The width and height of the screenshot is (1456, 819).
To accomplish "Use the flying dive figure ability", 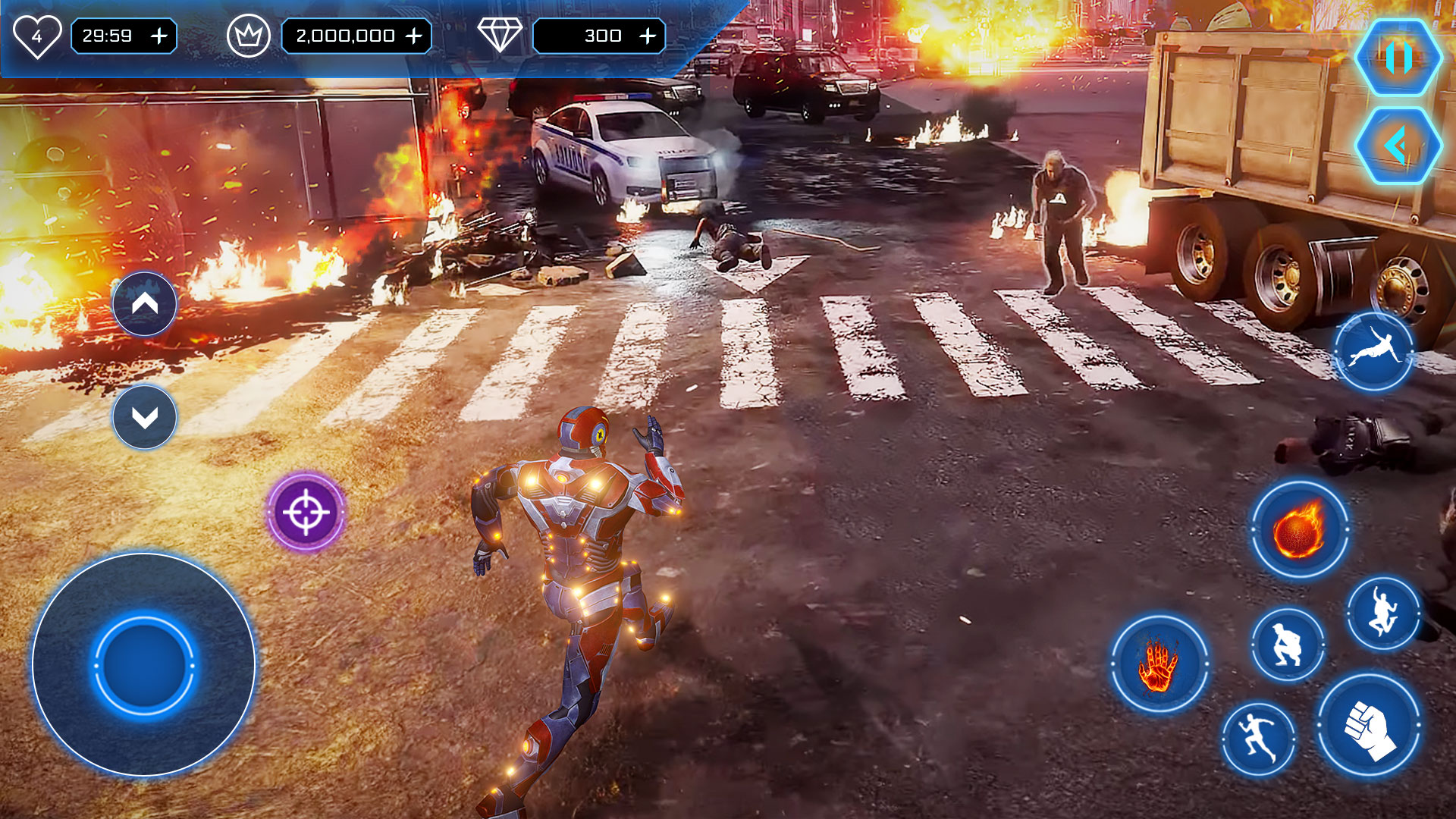I will pos(1373,352).
